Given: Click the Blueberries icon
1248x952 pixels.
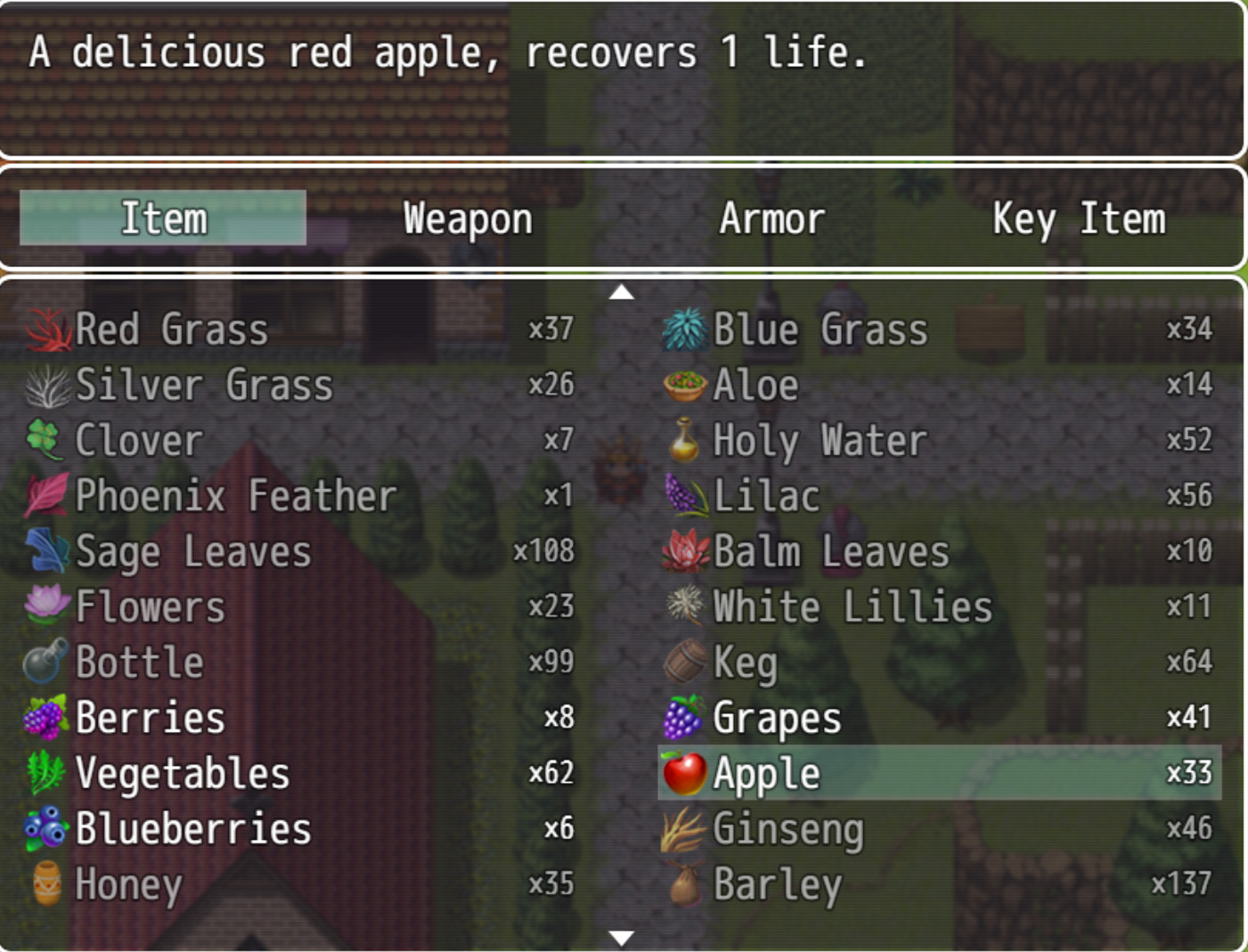Looking at the screenshot, I should click(46, 829).
